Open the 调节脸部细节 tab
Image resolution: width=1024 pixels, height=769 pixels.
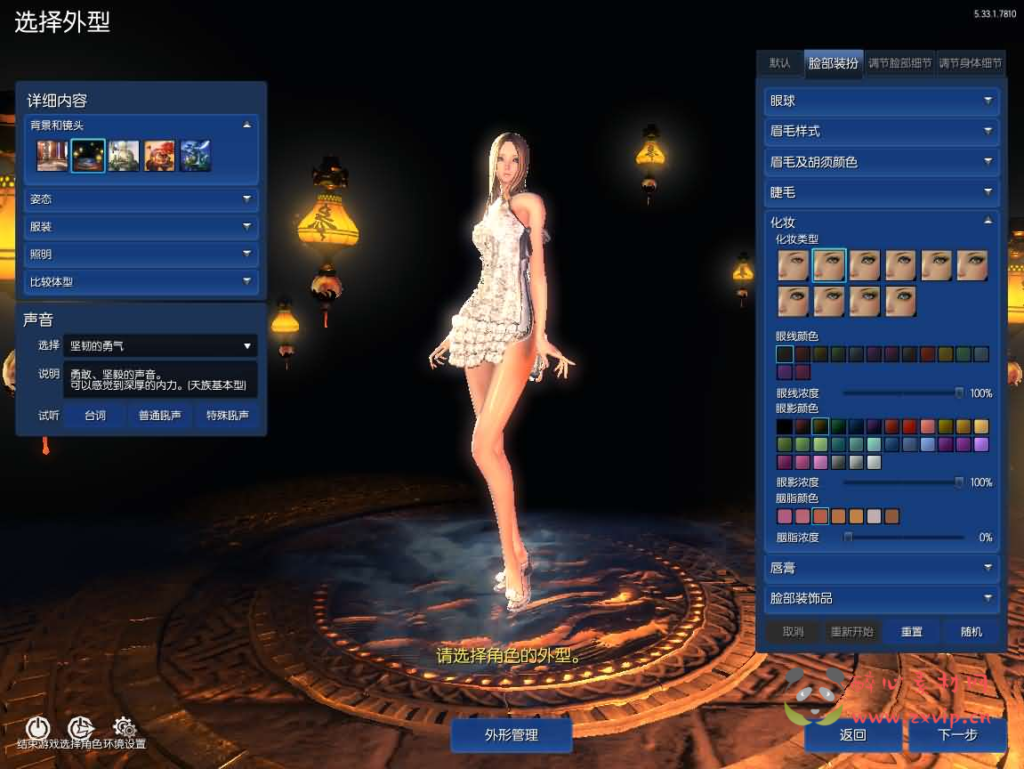(899, 63)
